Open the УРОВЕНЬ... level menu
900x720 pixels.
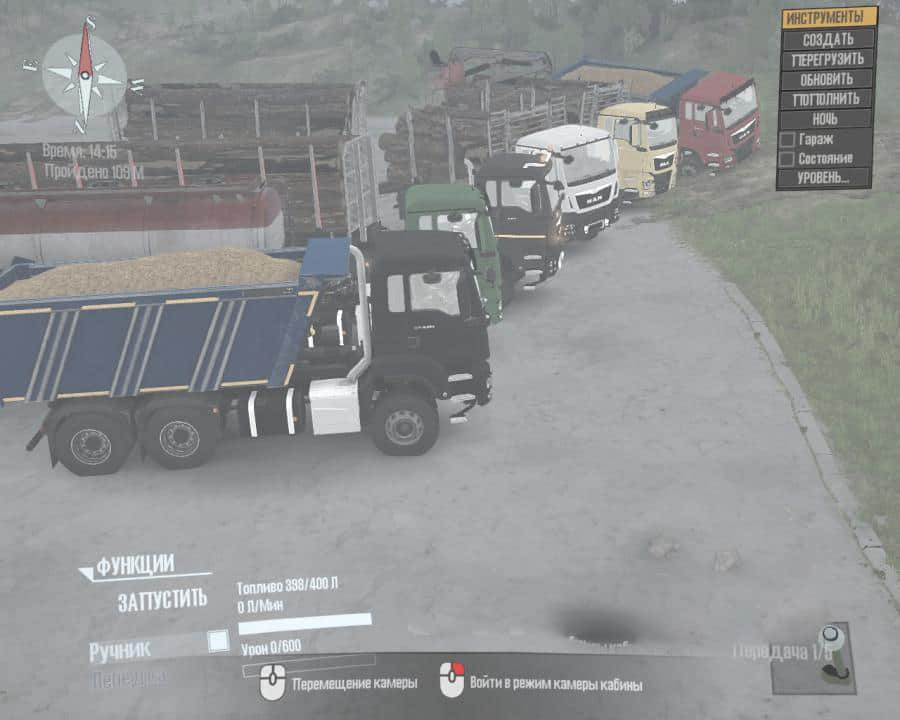click(827, 178)
